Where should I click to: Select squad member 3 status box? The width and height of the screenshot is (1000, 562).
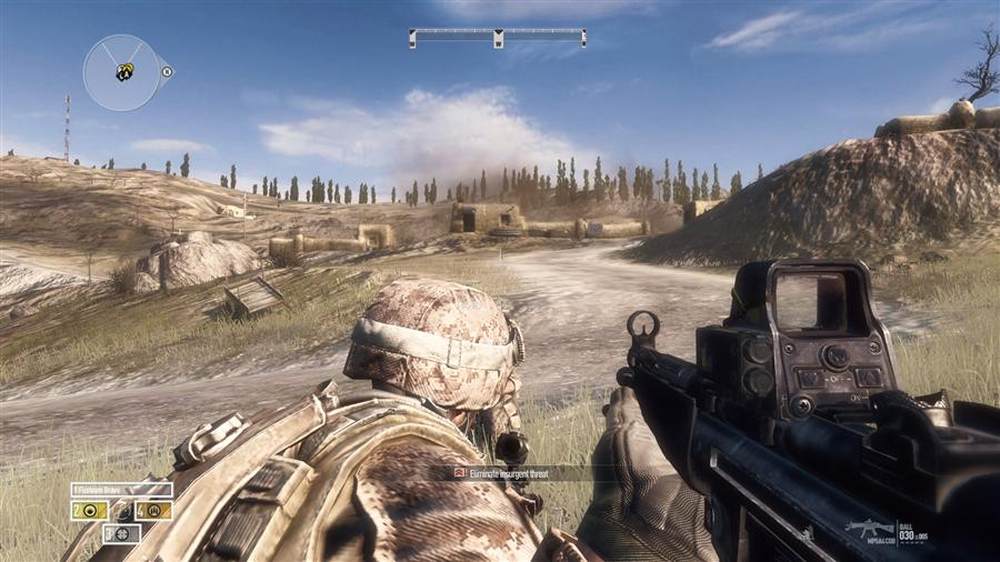(121, 533)
